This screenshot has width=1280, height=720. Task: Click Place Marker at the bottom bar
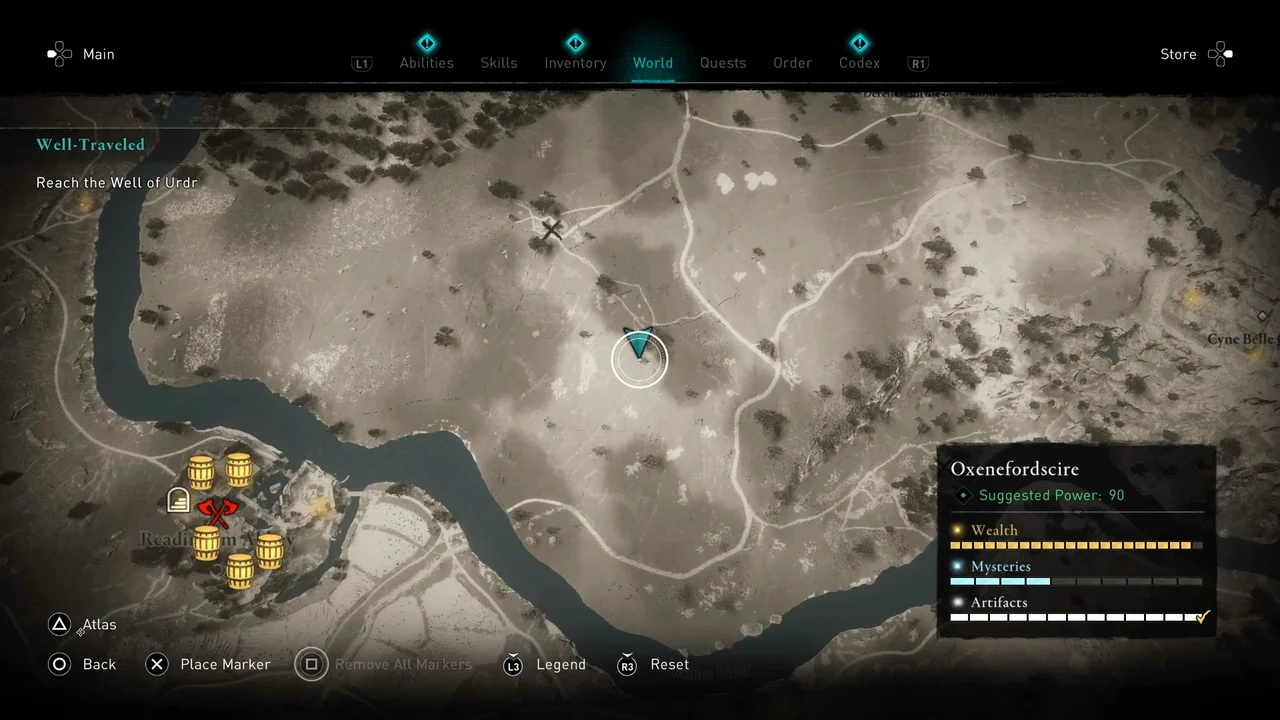pos(225,664)
